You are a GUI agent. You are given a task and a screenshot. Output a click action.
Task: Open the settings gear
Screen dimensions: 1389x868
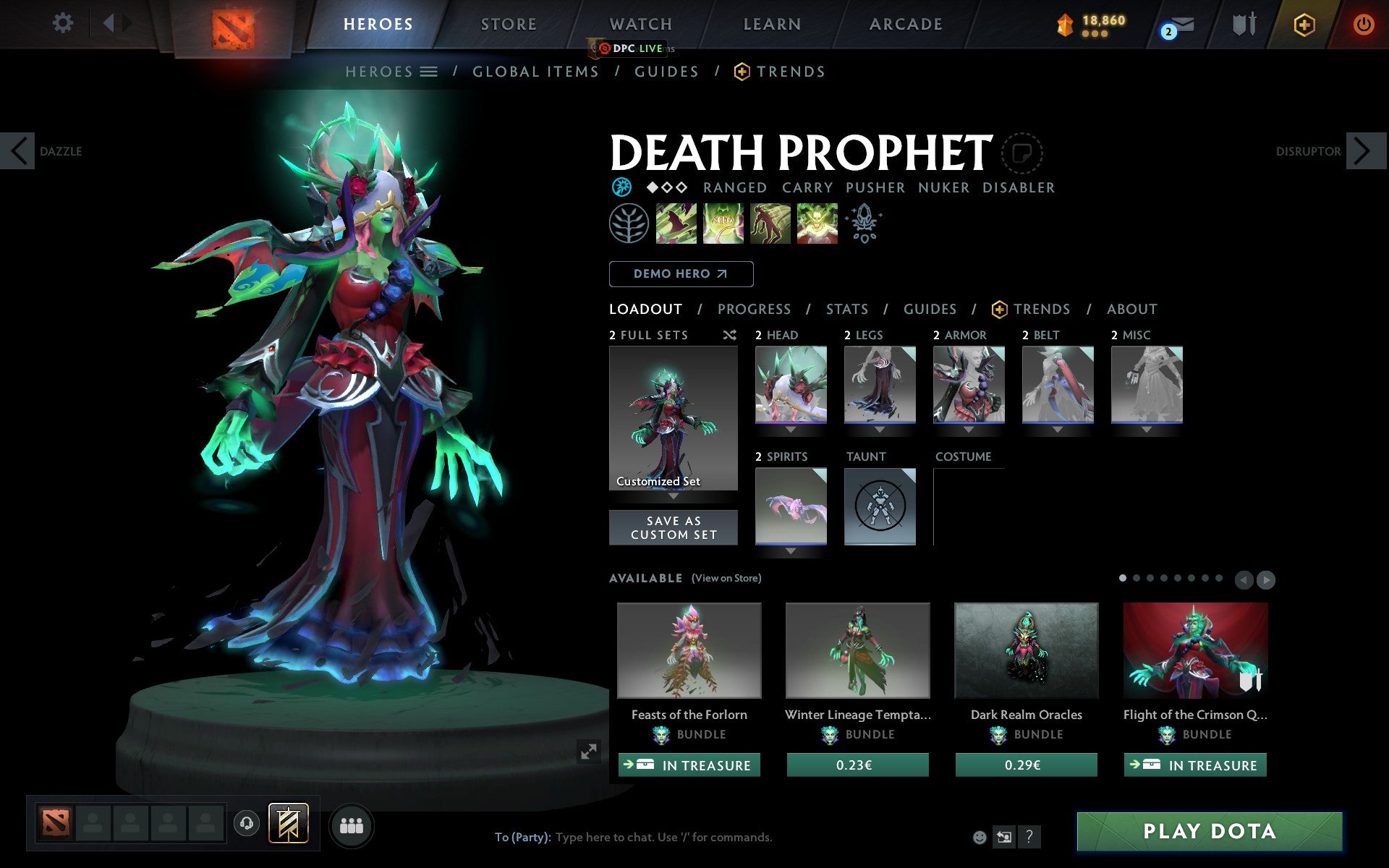click(64, 23)
